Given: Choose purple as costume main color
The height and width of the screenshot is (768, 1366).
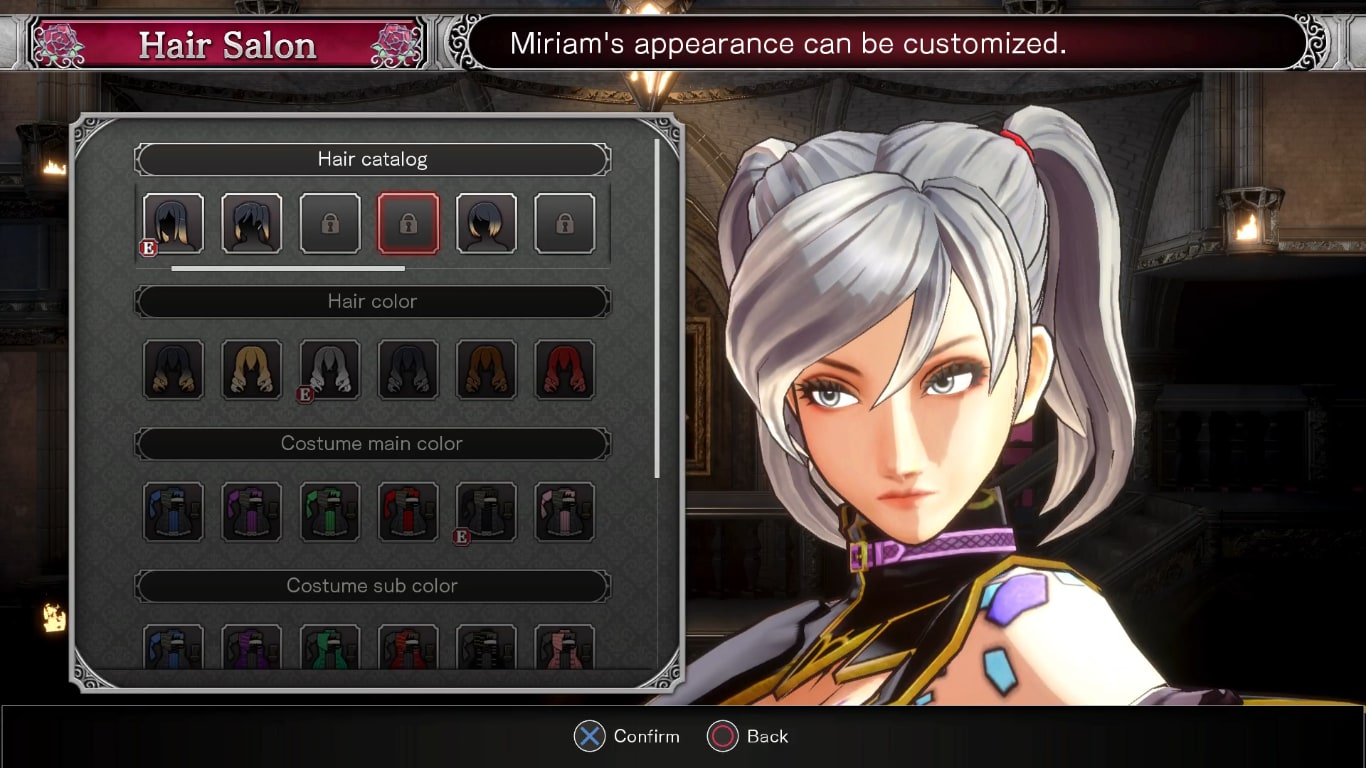Looking at the screenshot, I should pyautogui.click(x=252, y=512).
